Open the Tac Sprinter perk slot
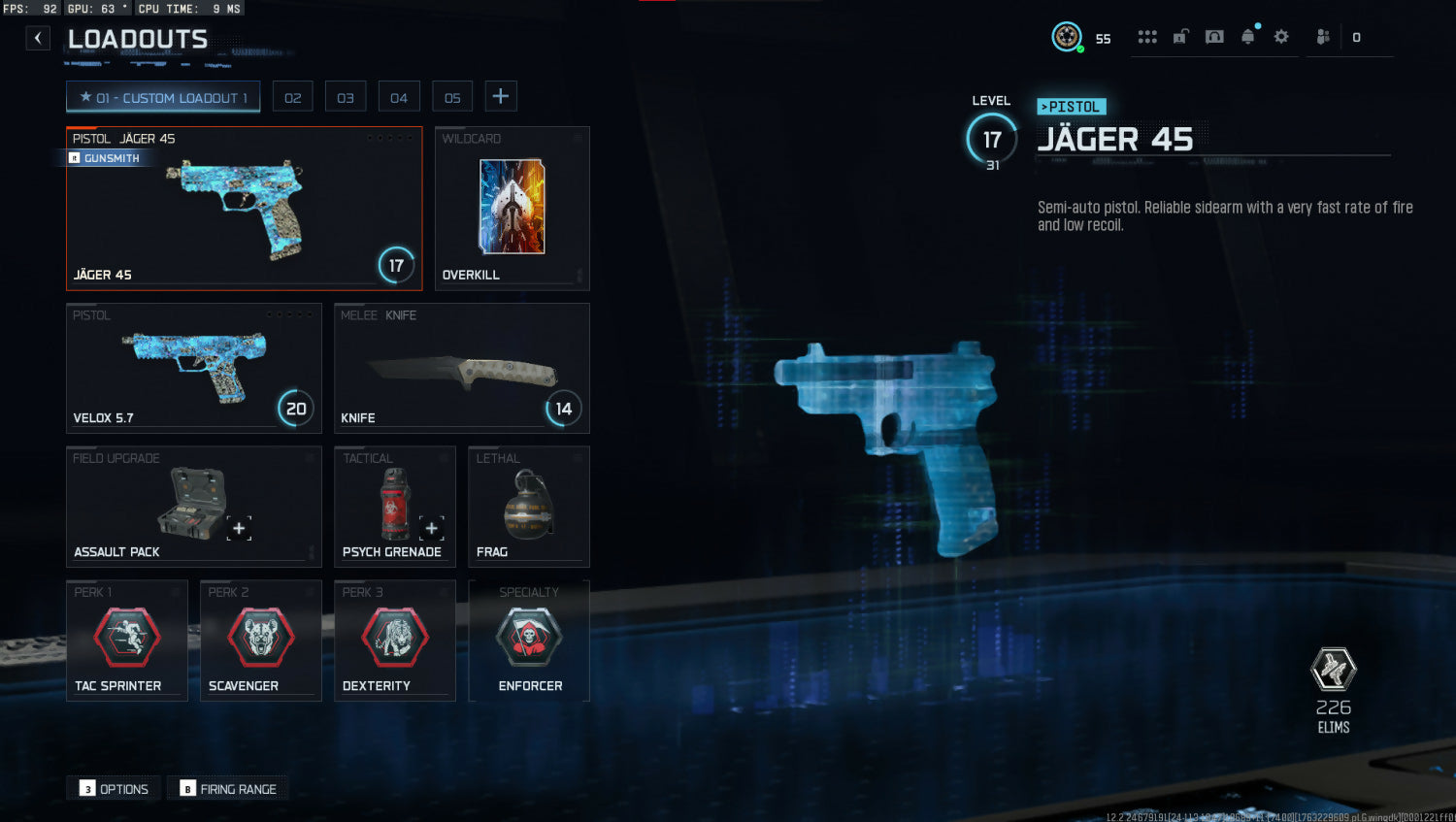Screen dimensions: 1456x822 tap(126, 641)
